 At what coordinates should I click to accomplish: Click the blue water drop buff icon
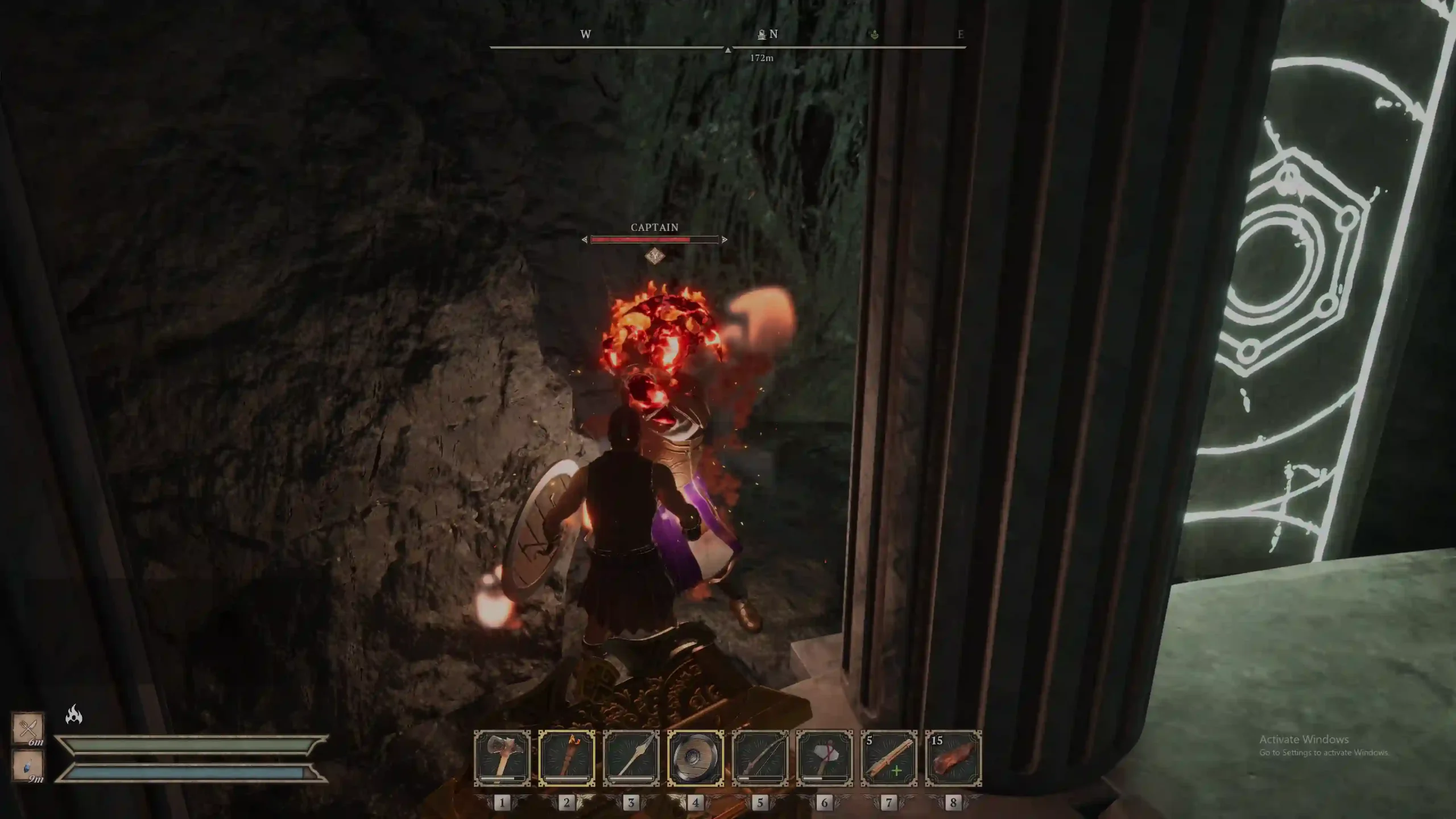click(28, 765)
